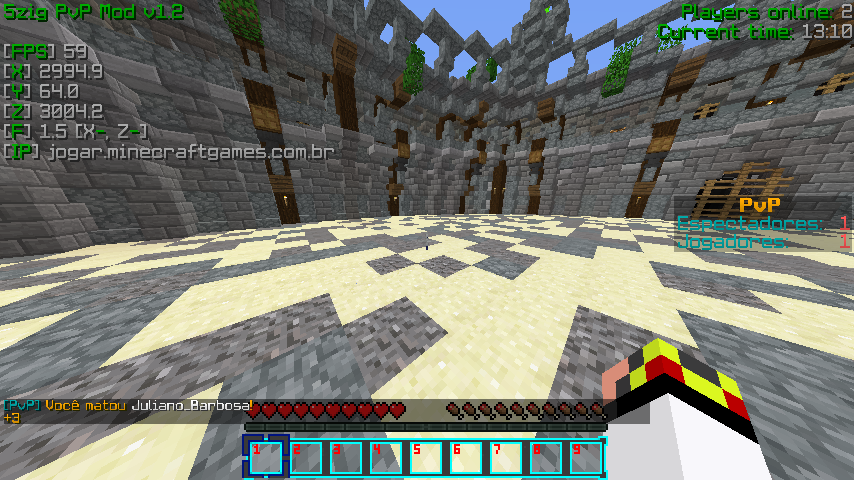Activate hotbar slot 6
This screenshot has width=854, height=480.
(x=466, y=457)
